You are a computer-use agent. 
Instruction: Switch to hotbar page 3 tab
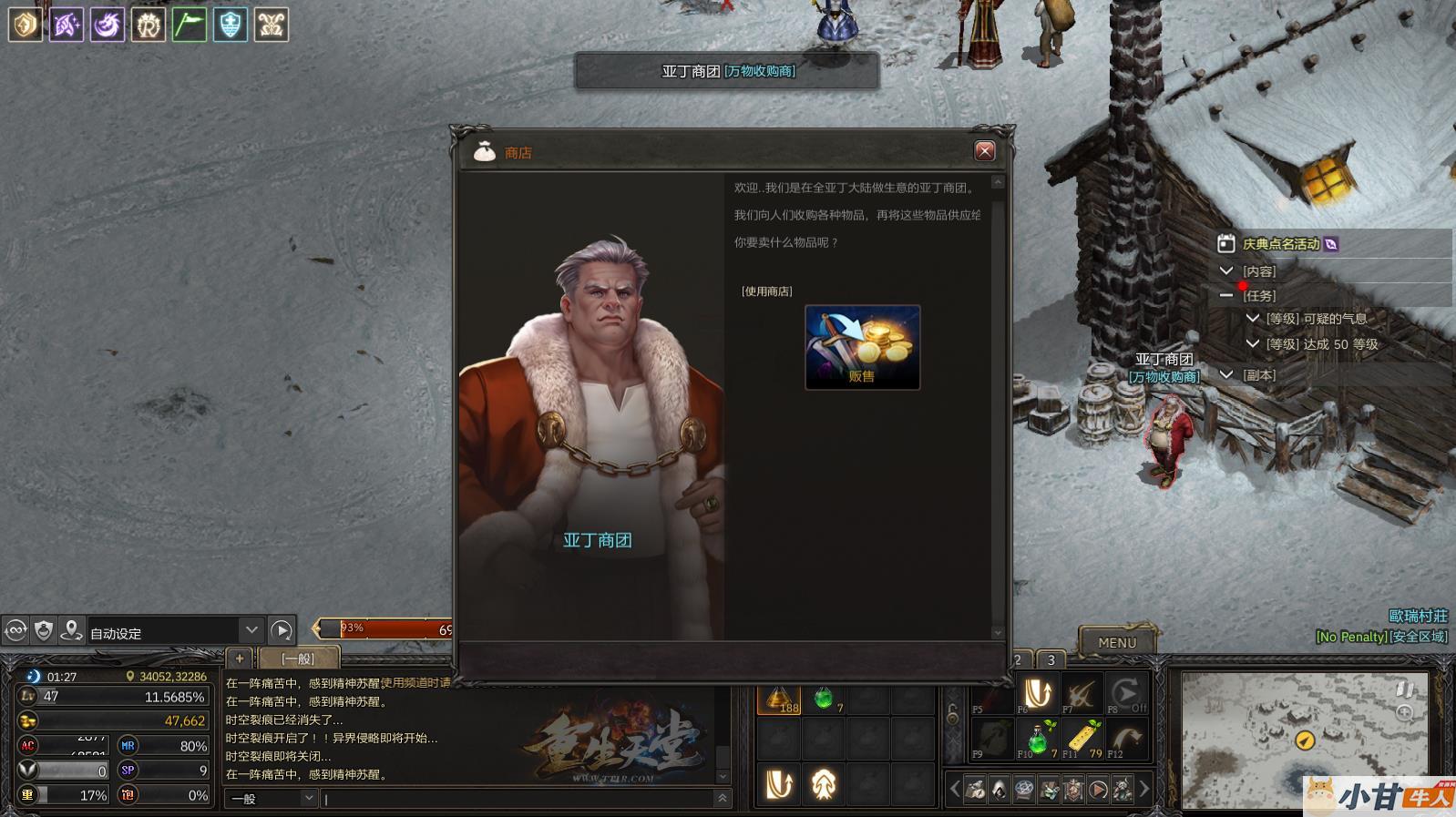(x=1051, y=659)
